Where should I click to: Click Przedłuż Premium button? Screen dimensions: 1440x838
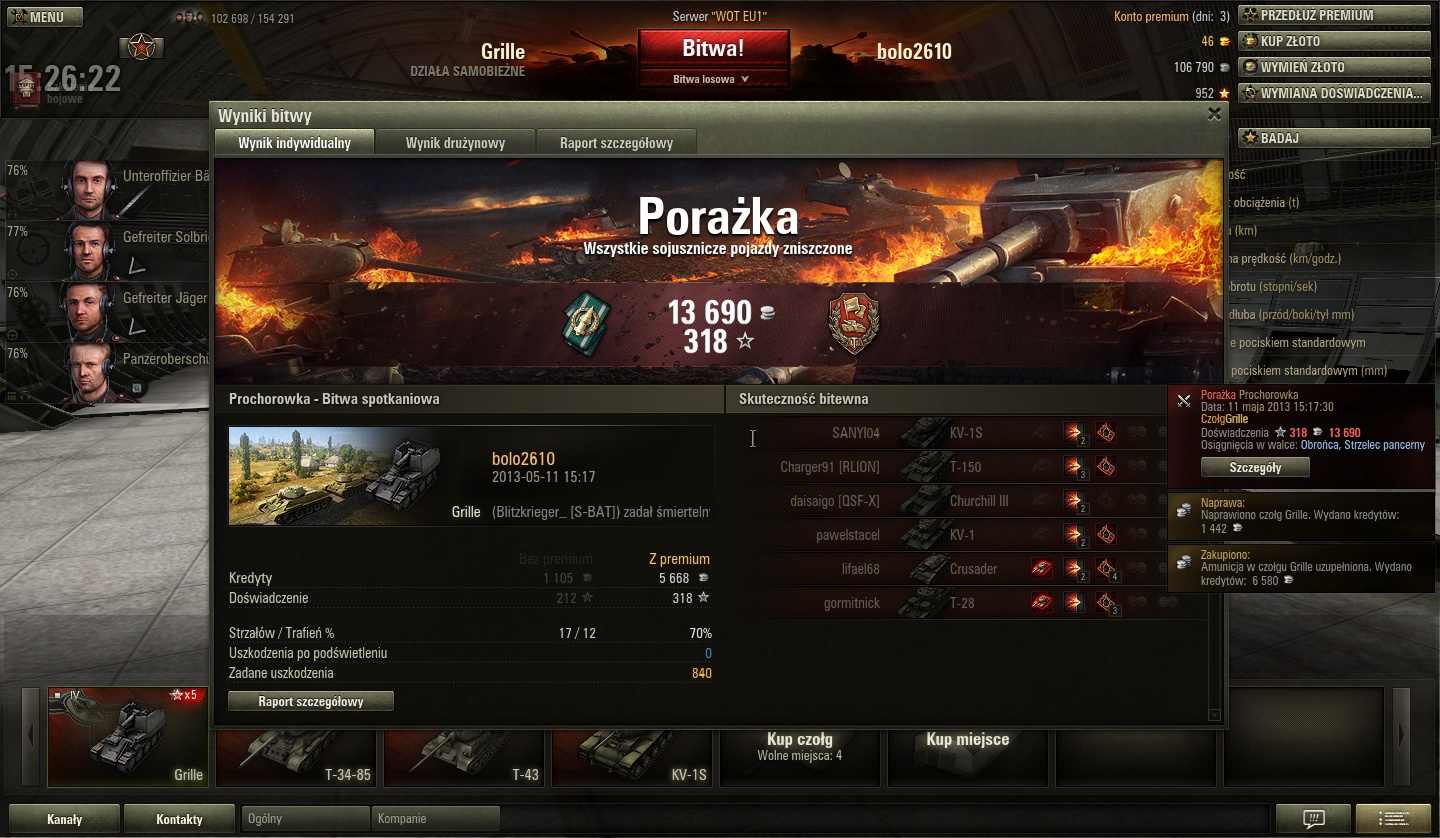point(1334,15)
